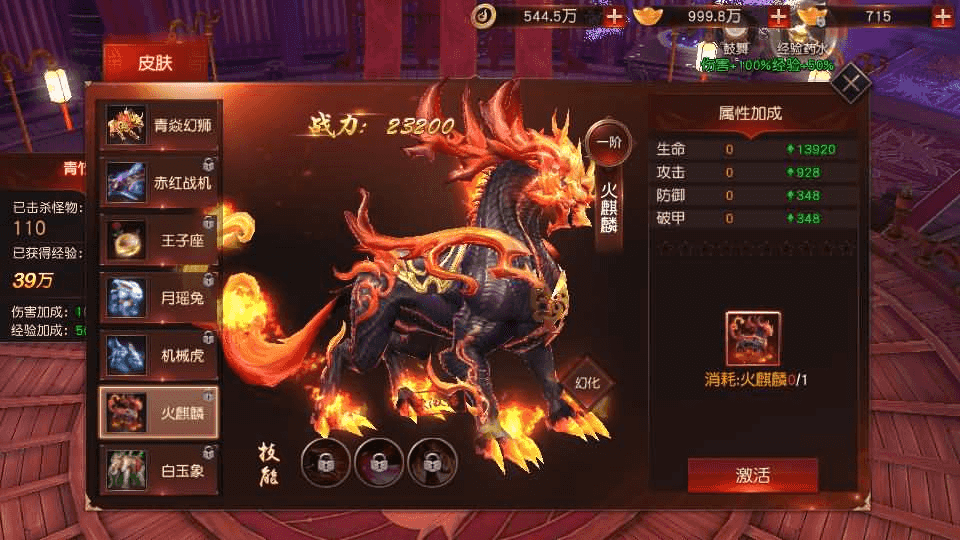960x540 pixels.
Task: Select the 青焱幻狮 skin entry
Action: [x=161, y=126]
